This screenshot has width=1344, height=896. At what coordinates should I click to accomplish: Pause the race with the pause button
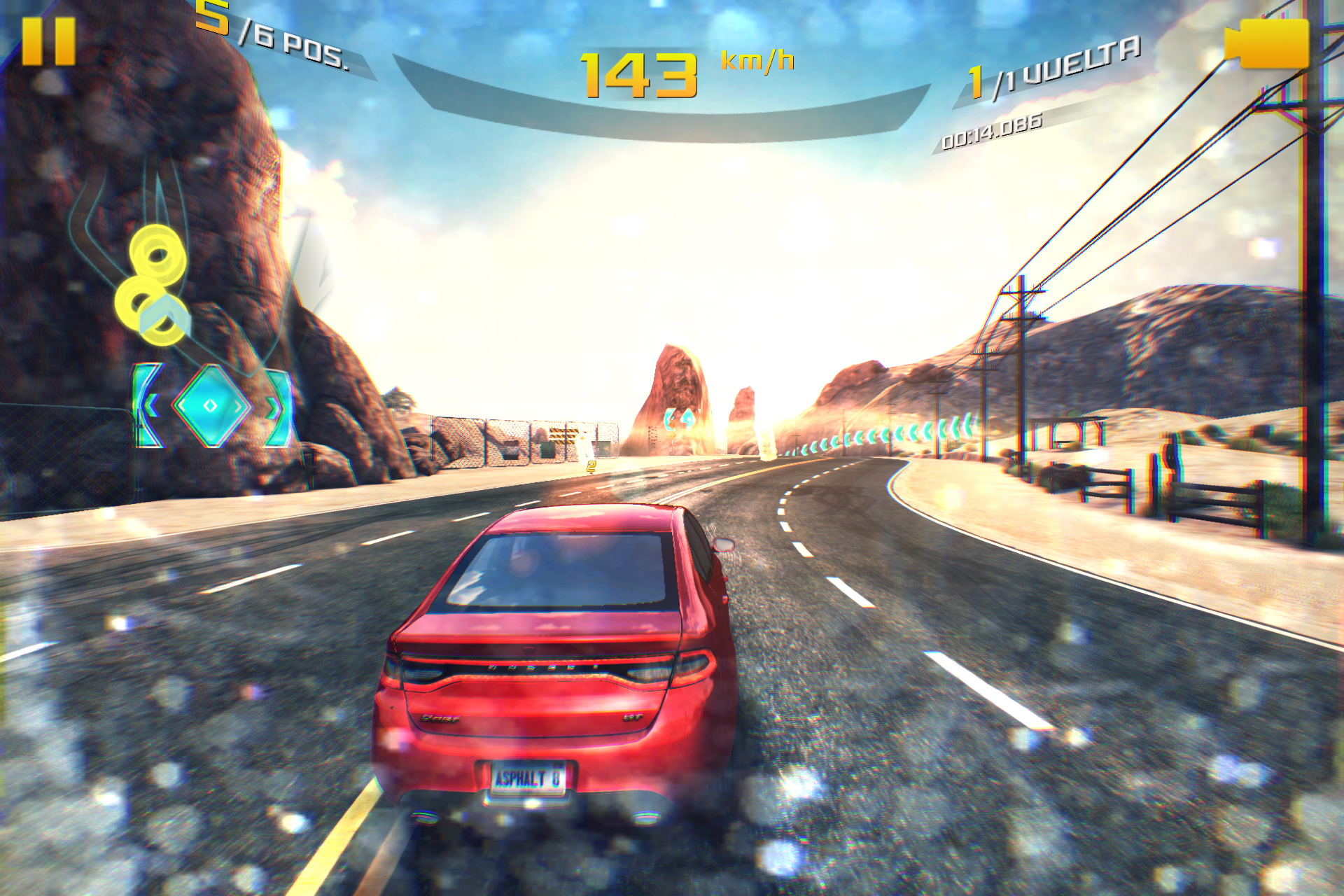point(48,42)
